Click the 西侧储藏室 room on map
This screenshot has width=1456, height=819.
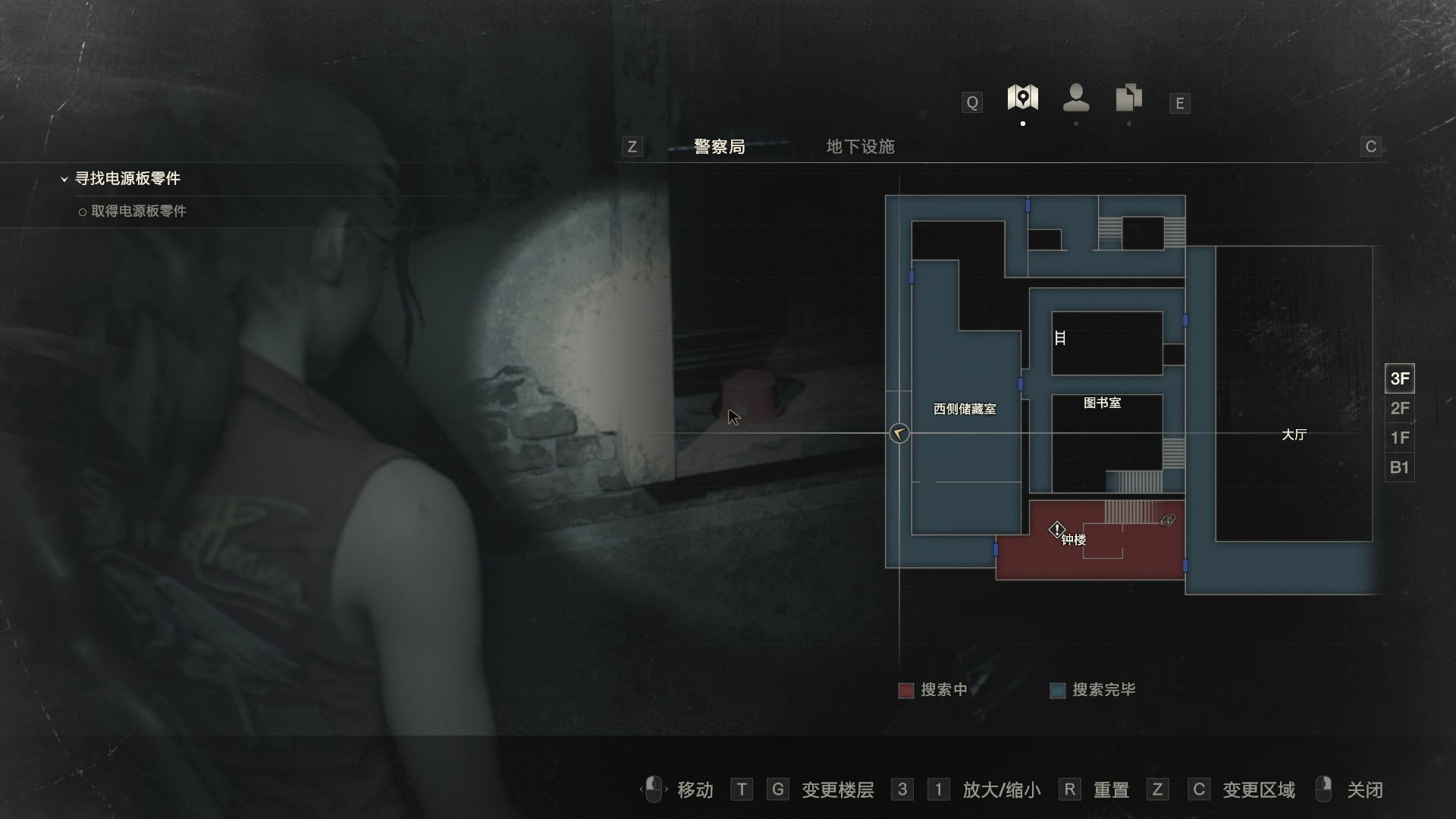click(965, 409)
